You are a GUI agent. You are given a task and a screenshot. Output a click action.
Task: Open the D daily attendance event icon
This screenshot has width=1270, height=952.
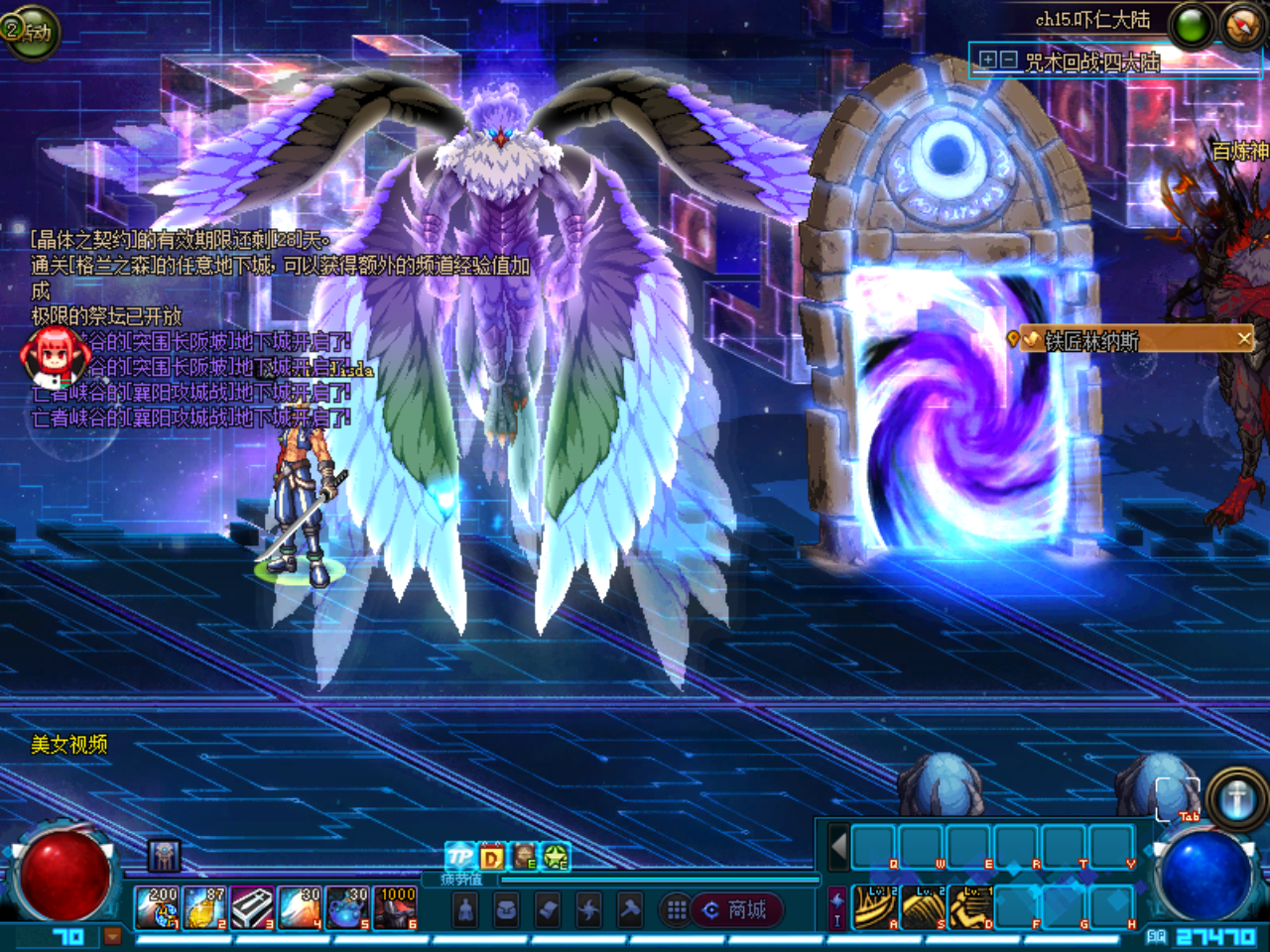click(x=490, y=855)
